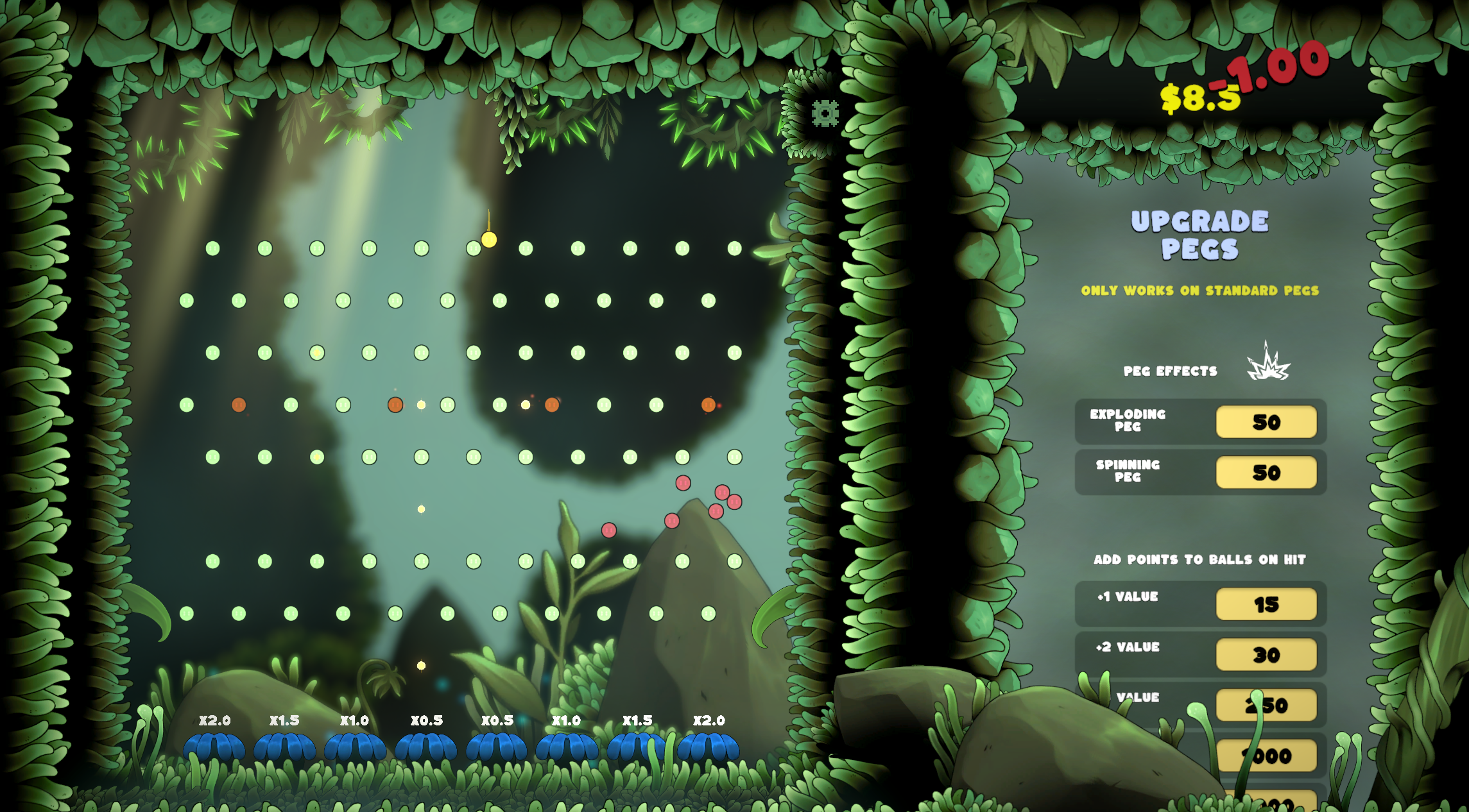Open settings with the gear icon

[825, 114]
